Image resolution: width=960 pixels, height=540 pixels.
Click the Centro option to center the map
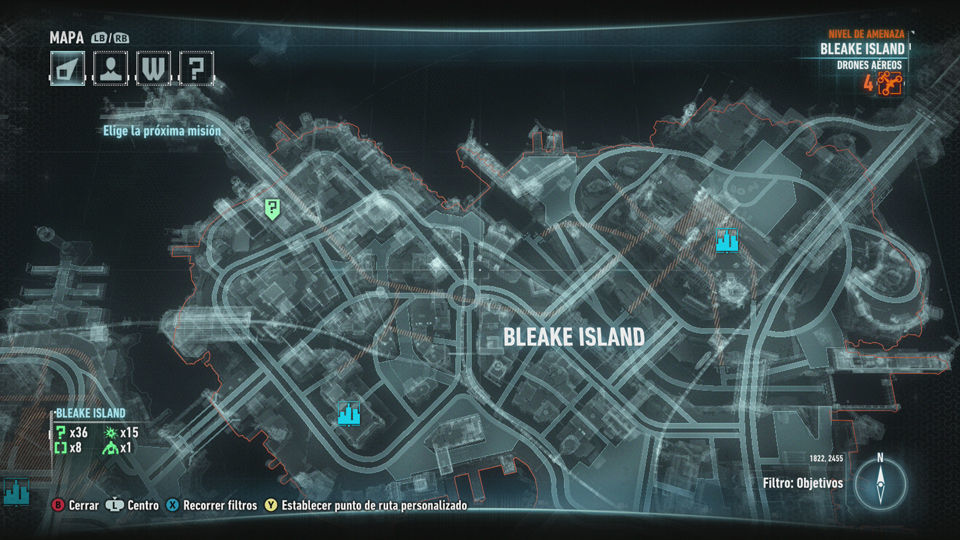(x=134, y=506)
